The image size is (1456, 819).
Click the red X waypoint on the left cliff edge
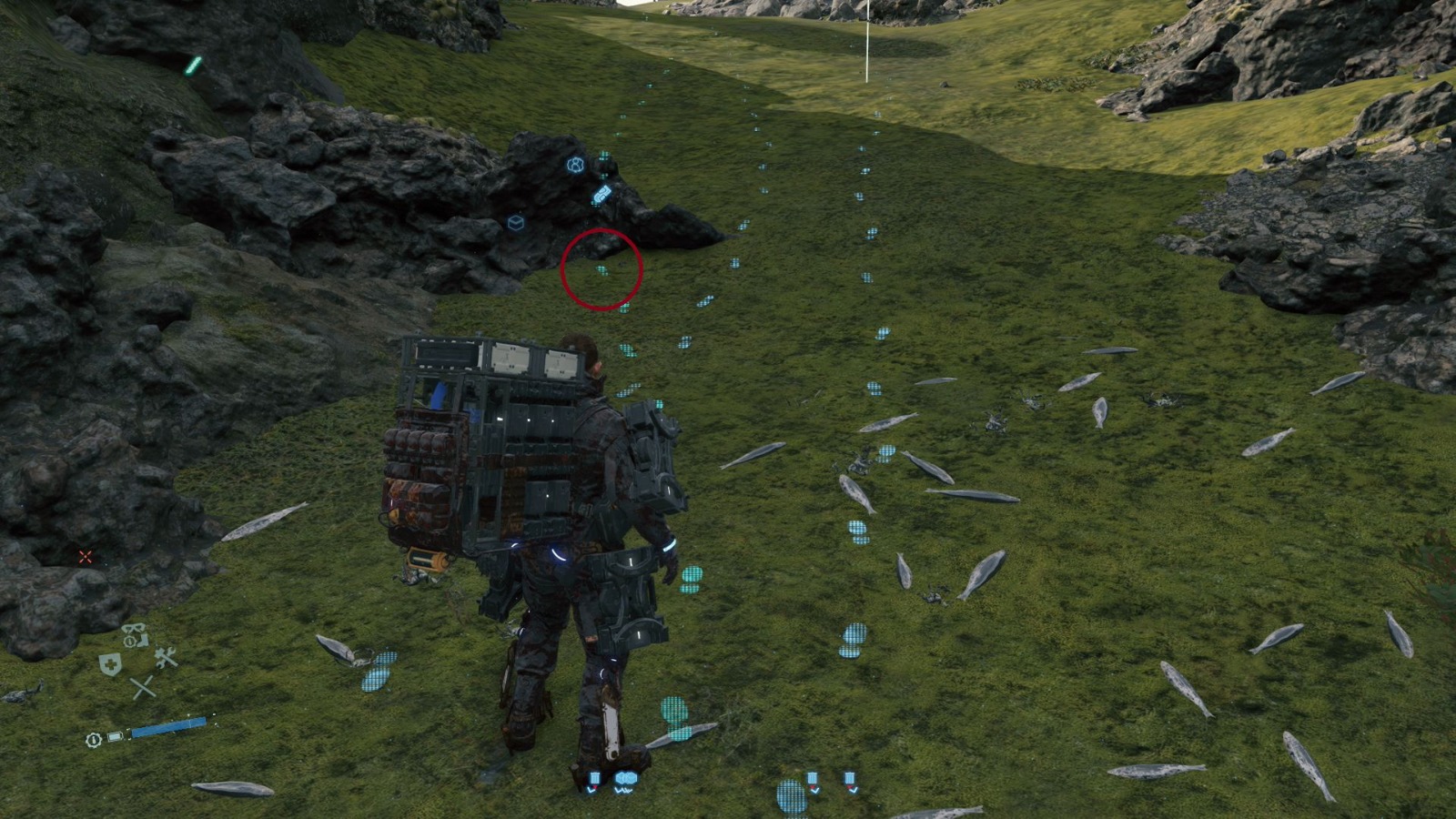[x=85, y=556]
